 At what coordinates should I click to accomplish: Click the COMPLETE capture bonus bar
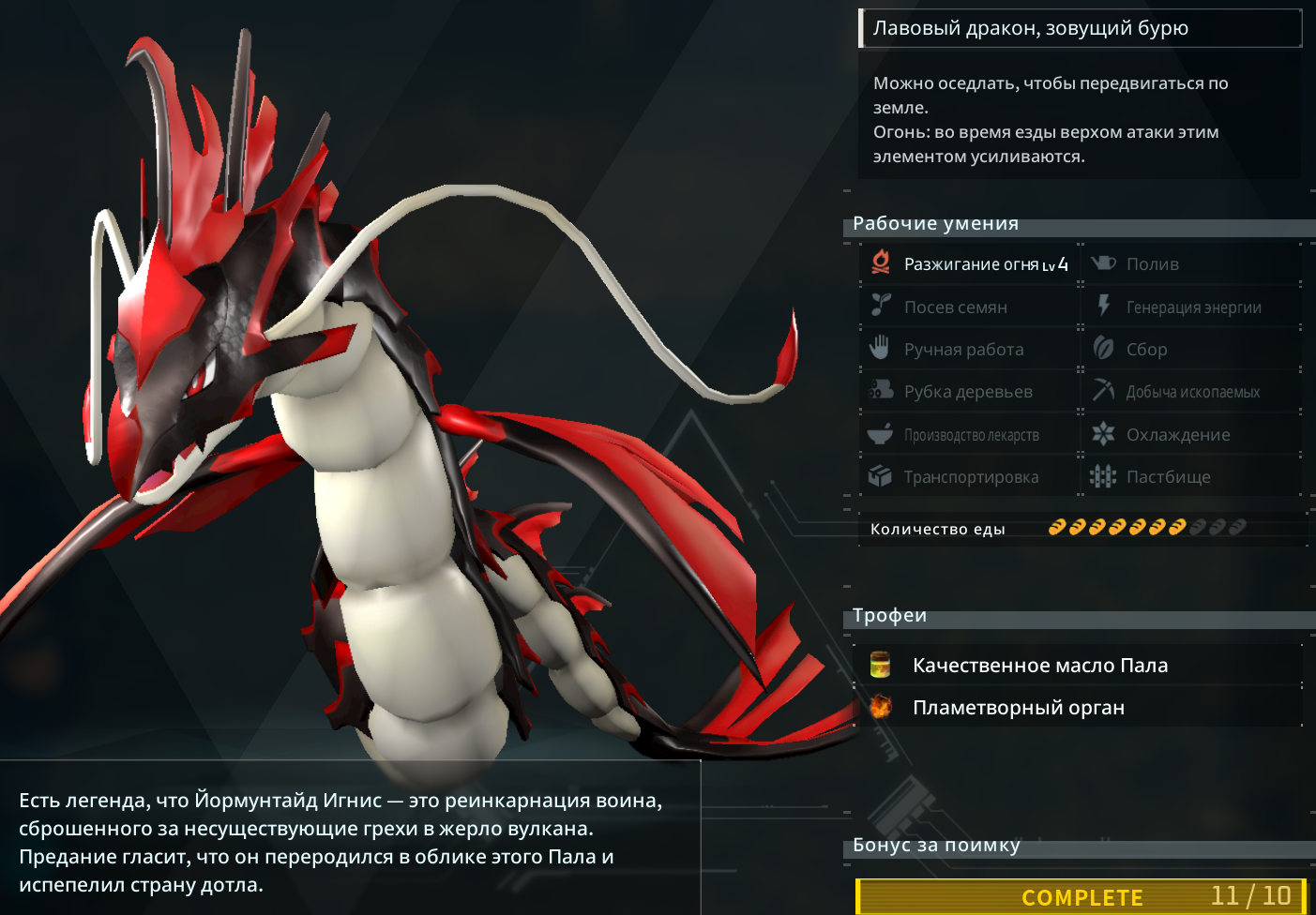point(1081,897)
